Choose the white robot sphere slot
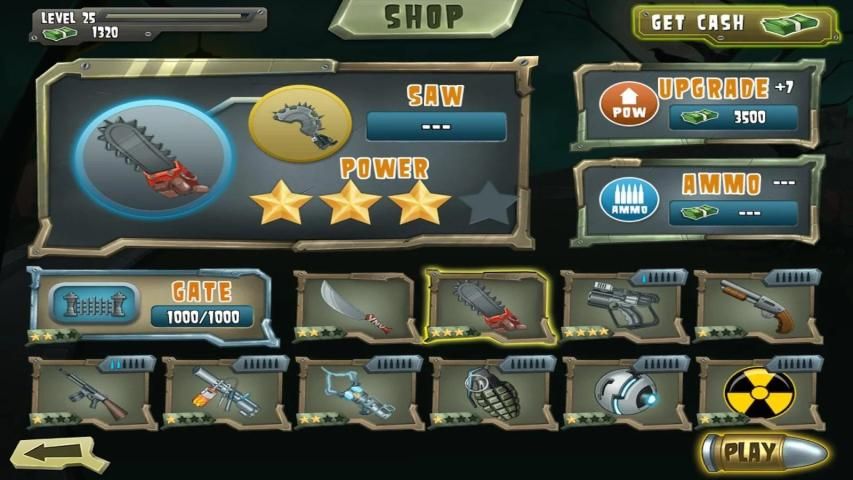Screen dimensions: 853x480 coord(623,392)
